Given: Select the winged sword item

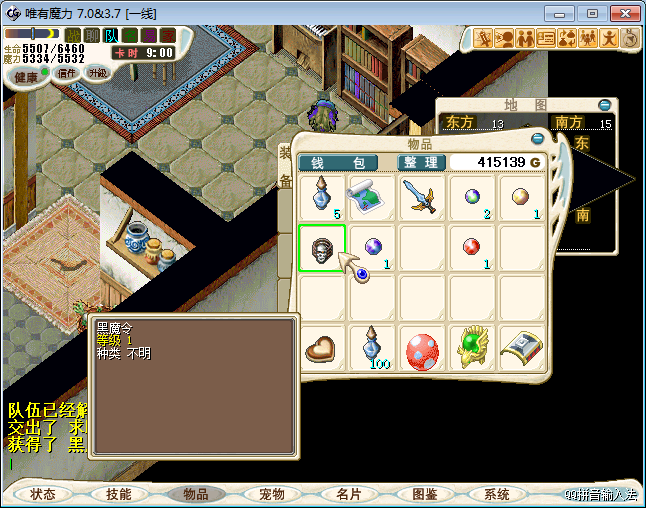Looking at the screenshot, I should coord(422,198).
